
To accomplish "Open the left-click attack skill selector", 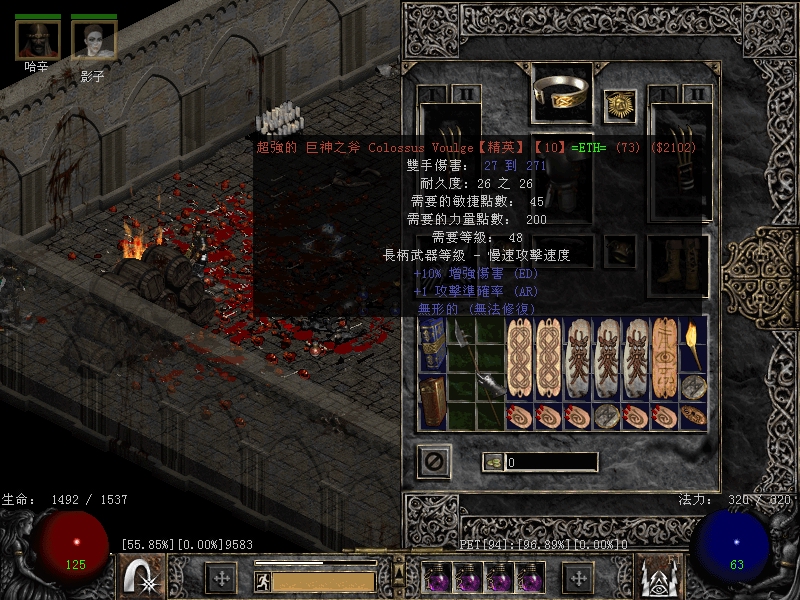I will point(138,577).
